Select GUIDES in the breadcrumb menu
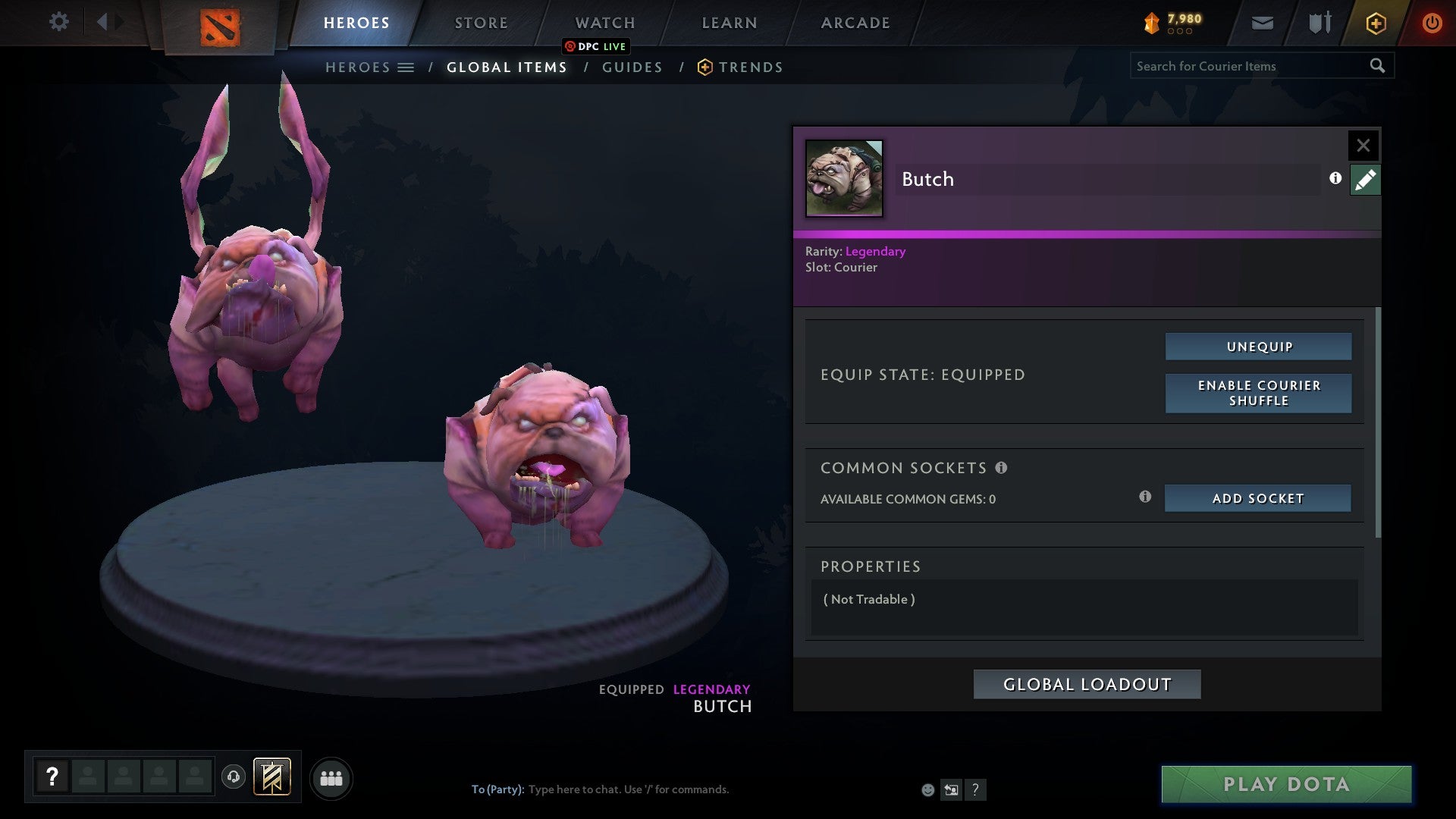Image resolution: width=1456 pixels, height=819 pixels. click(x=632, y=67)
